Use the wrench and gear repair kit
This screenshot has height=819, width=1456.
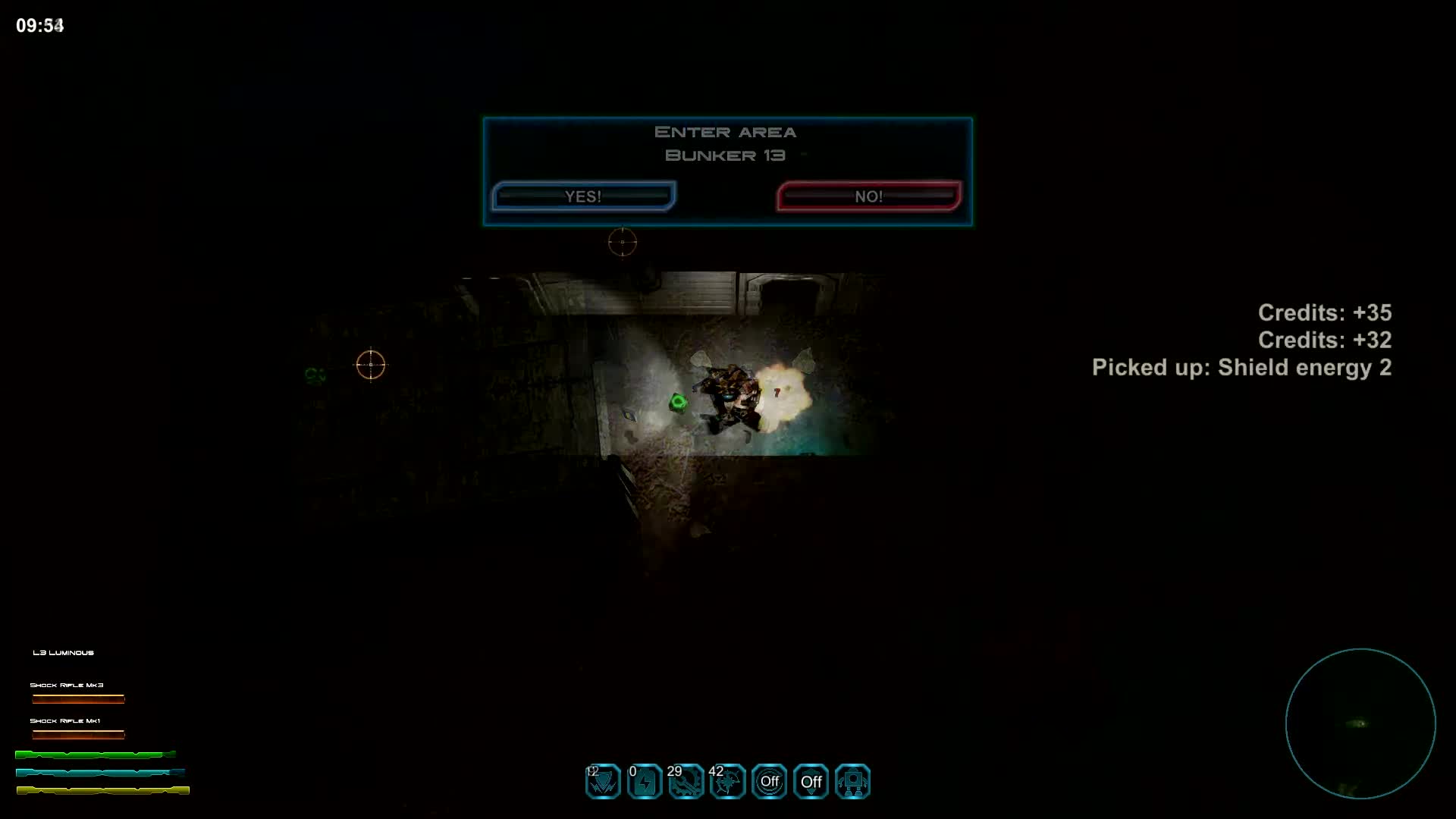click(x=686, y=782)
